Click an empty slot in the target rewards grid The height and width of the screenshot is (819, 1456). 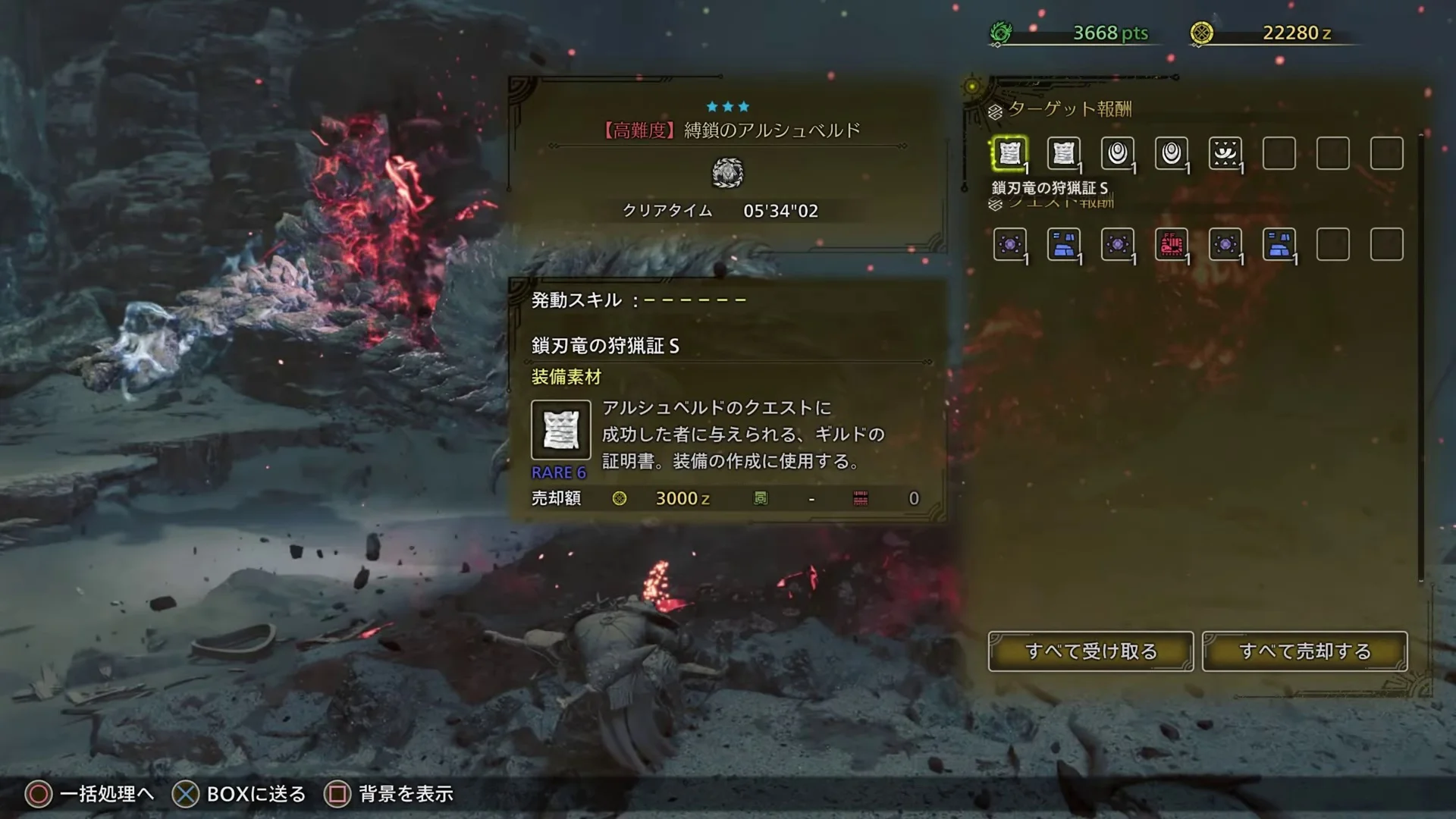pyautogui.click(x=1333, y=154)
